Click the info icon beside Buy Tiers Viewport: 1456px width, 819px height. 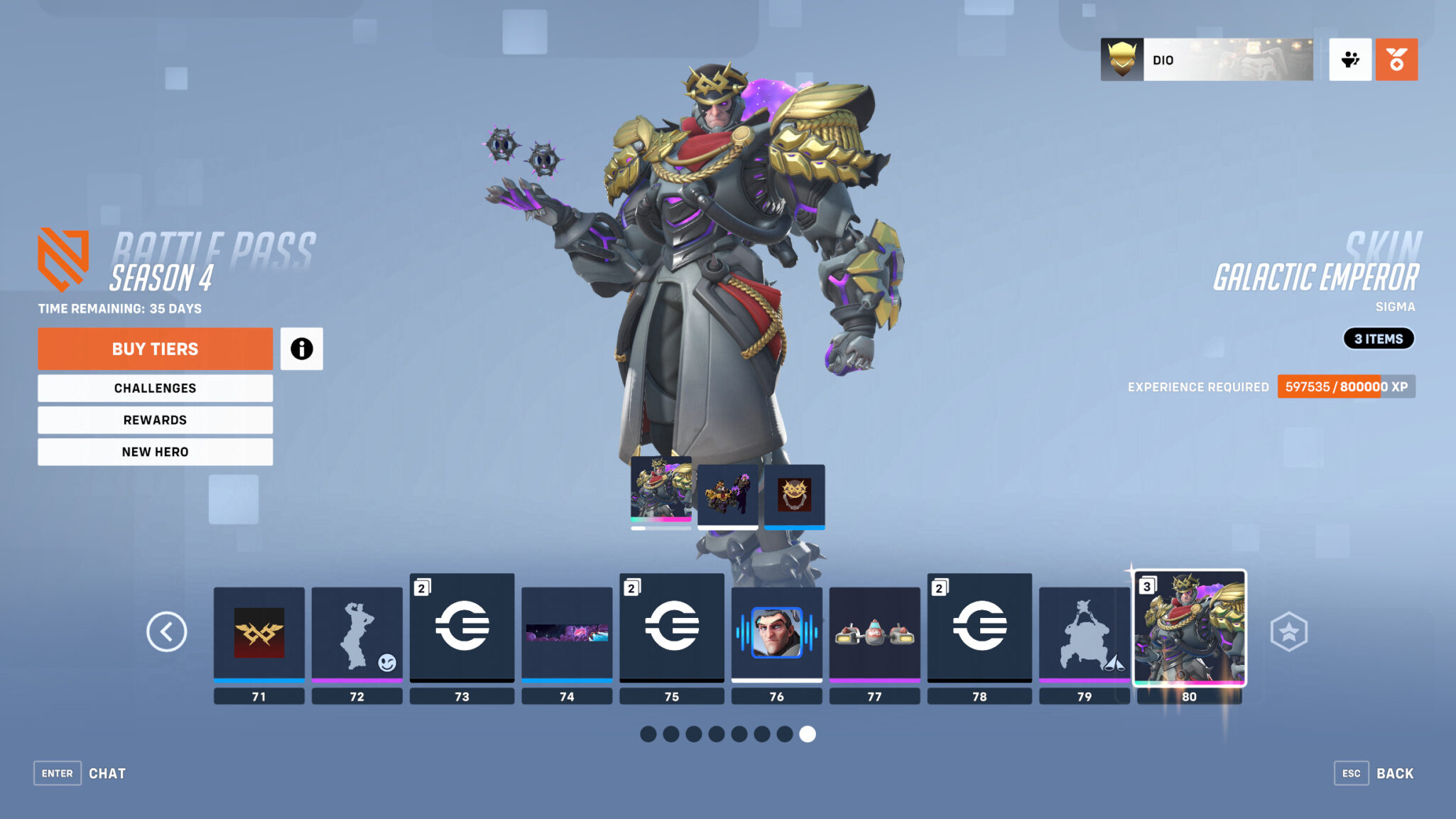pos(302,349)
